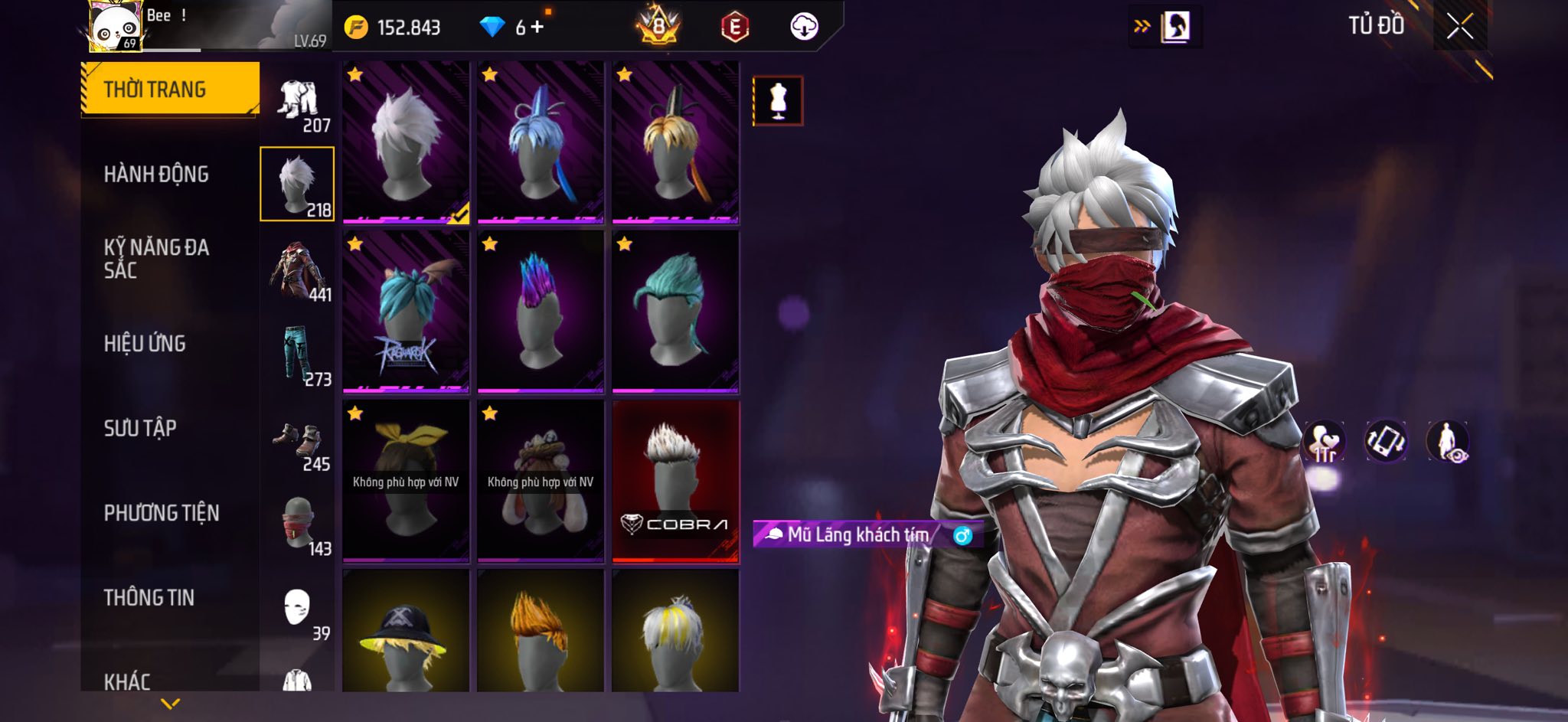Open the HÀNH ĐỘNG category

[156, 175]
